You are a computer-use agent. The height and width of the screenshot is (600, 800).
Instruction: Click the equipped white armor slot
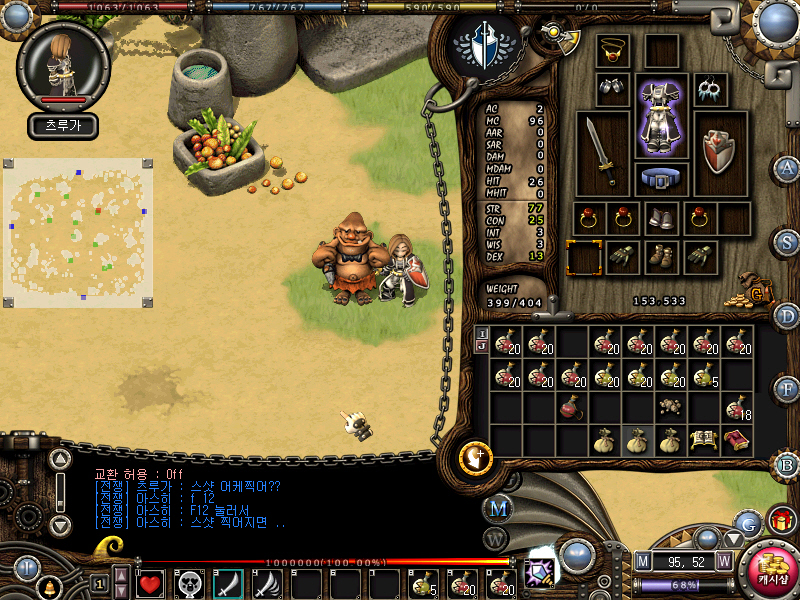(661, 116)
